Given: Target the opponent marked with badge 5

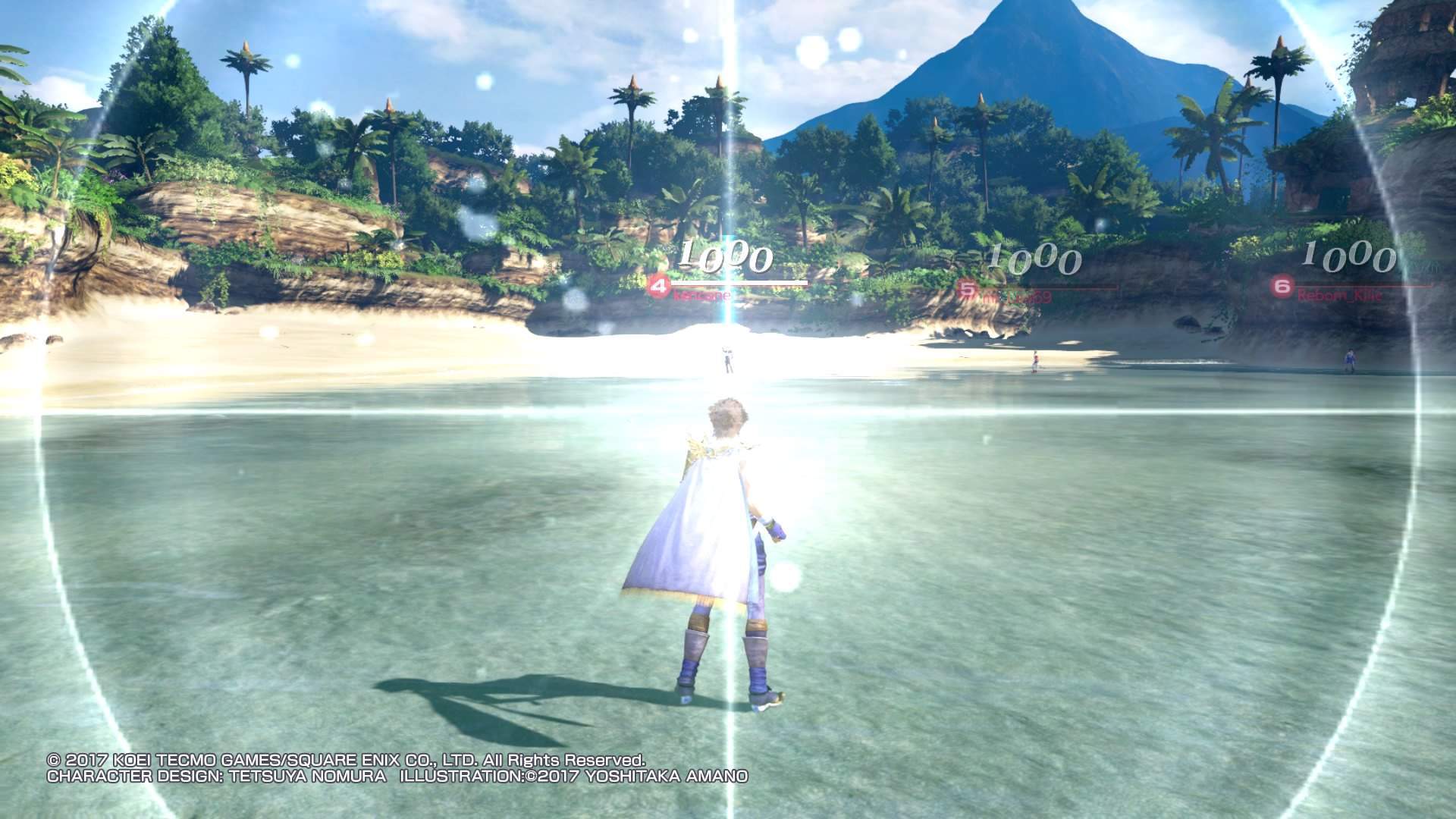Looking at the screenshot, I should coord(967,289).
